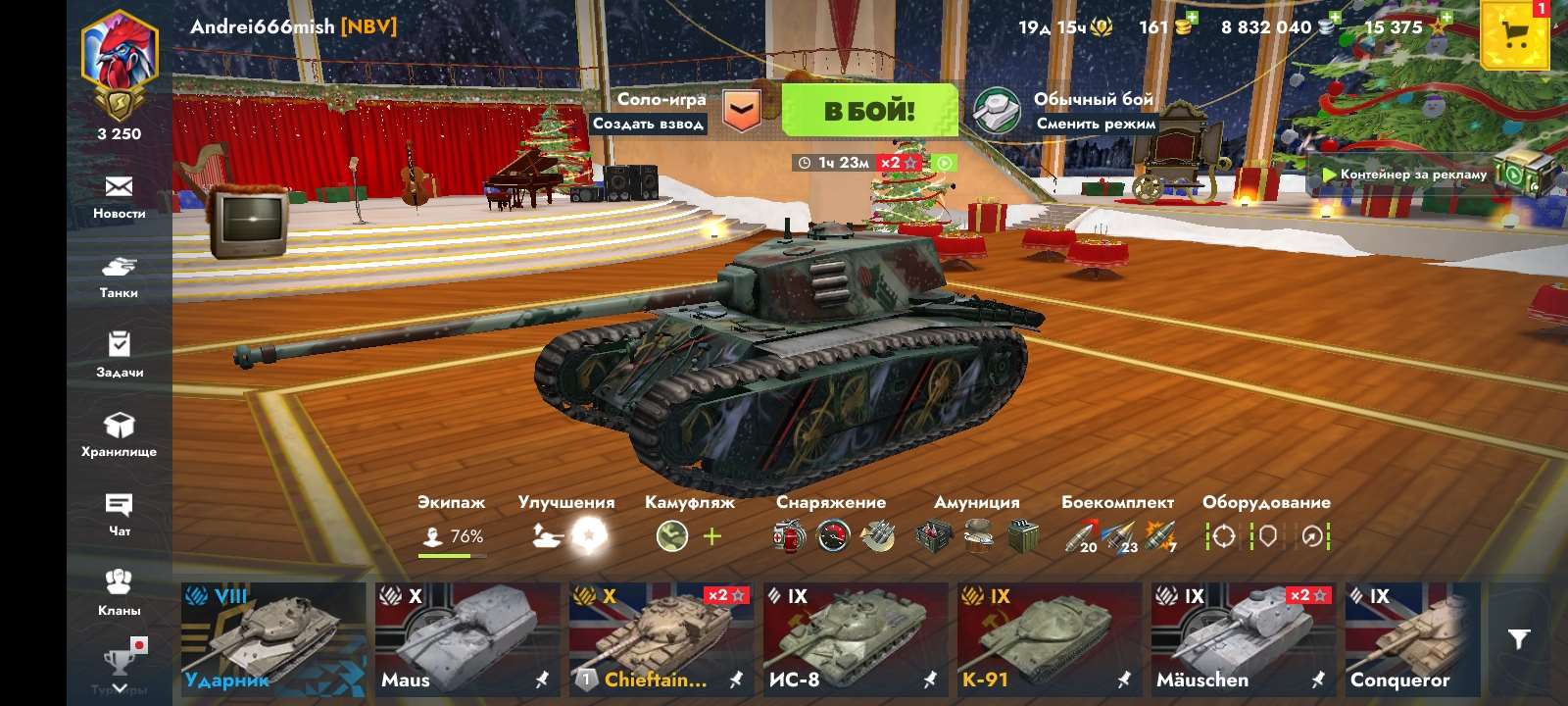Open the Кланы clan section
The width and height of the screenshot is (1568, 706).
click(120, 593)
